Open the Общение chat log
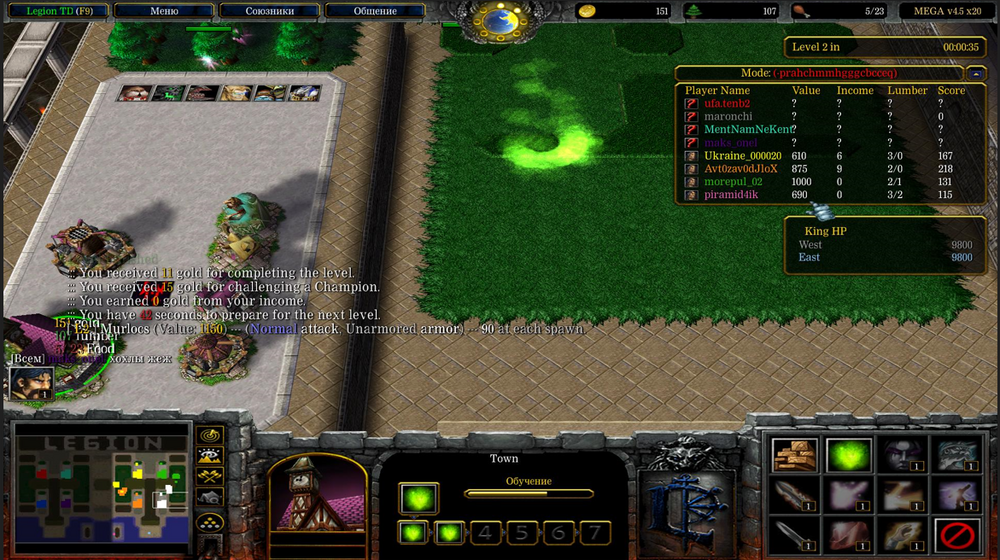1000x560 pixels. pyautogui.click(x=375, y=11)
